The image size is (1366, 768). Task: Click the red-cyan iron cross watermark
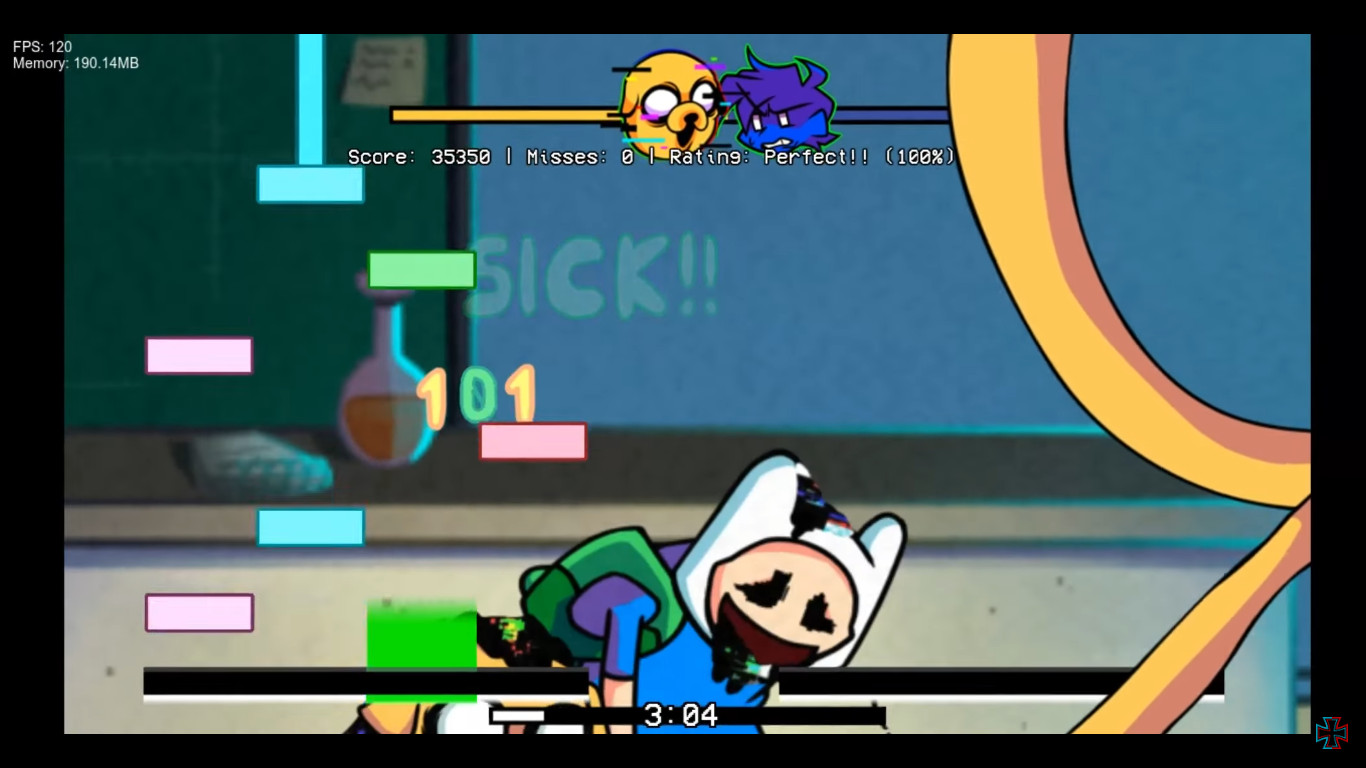click(x=1334, y=733)
